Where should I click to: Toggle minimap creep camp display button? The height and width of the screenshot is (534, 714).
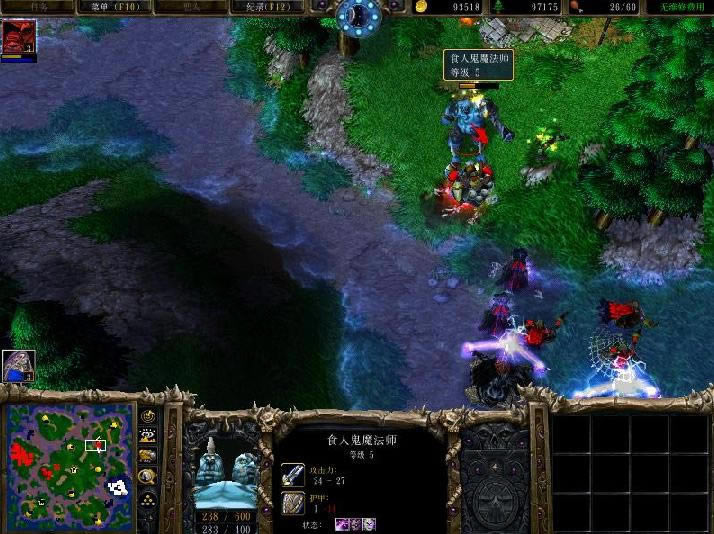[148, 476]
